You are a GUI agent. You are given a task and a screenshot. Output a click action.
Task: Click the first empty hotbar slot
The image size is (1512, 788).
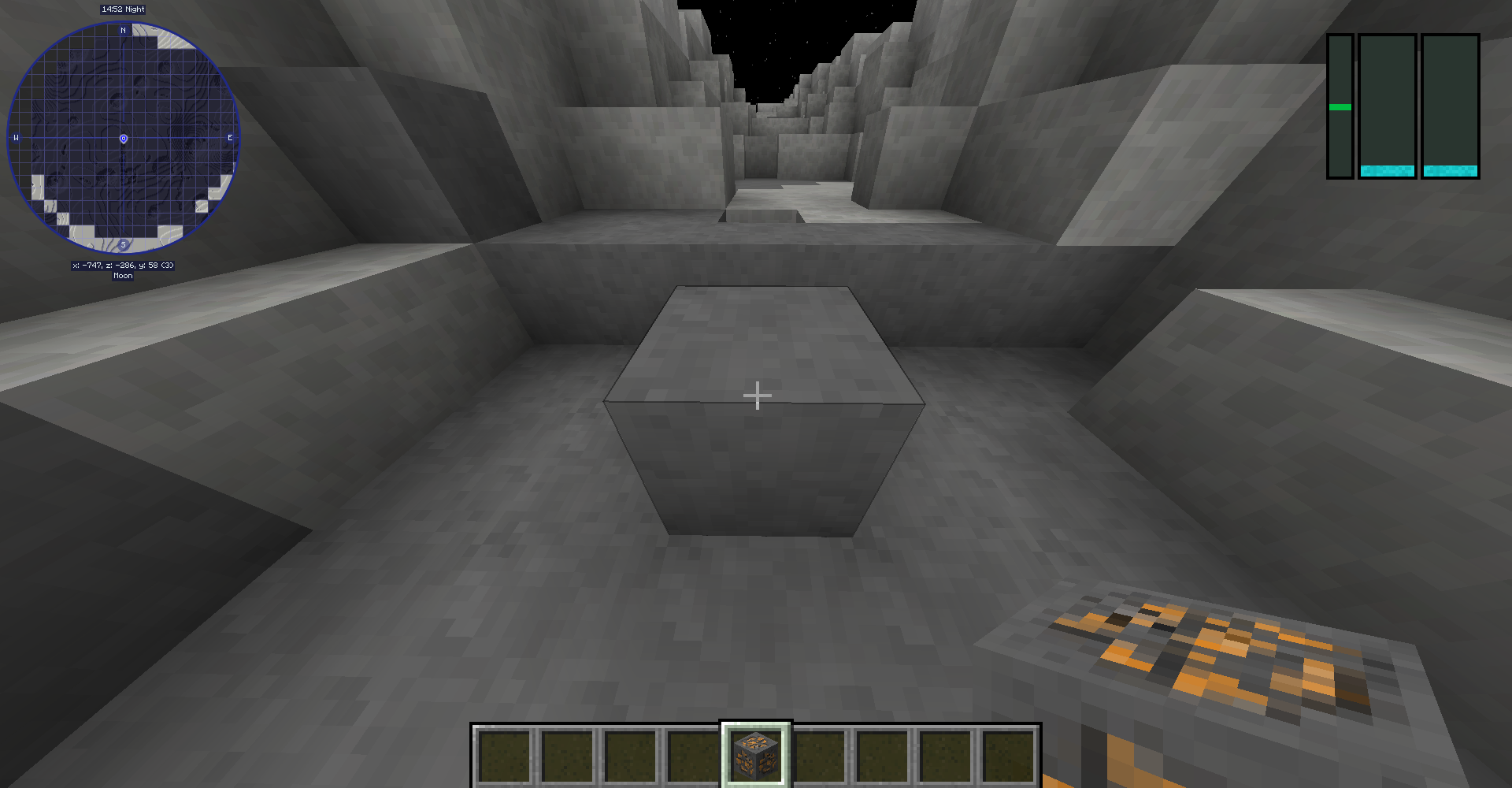tap(504, 756)
